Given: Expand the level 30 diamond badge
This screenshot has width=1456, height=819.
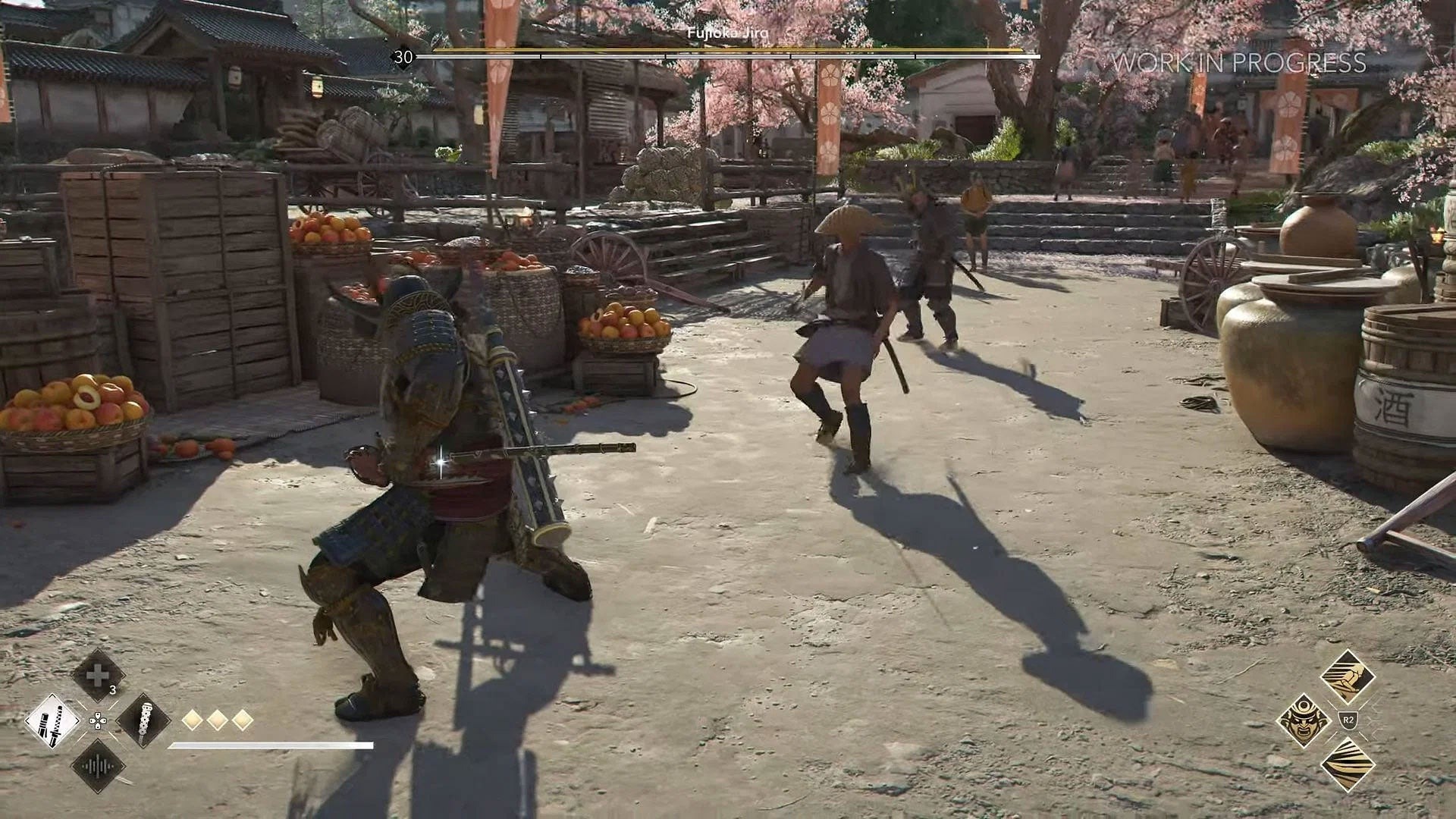Looking at the screenshot, I should point(404,55).
